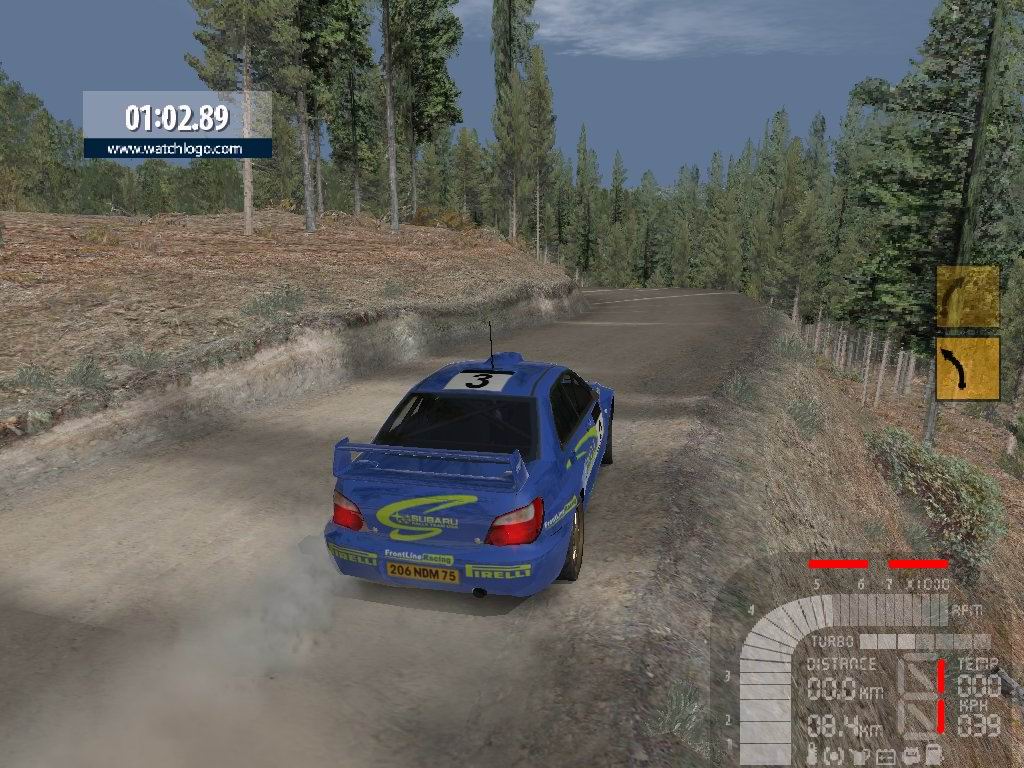Click the bright left-curve pace note icon
The height and width of the screenshot is (768, 1024).
(x=967, y=368)
